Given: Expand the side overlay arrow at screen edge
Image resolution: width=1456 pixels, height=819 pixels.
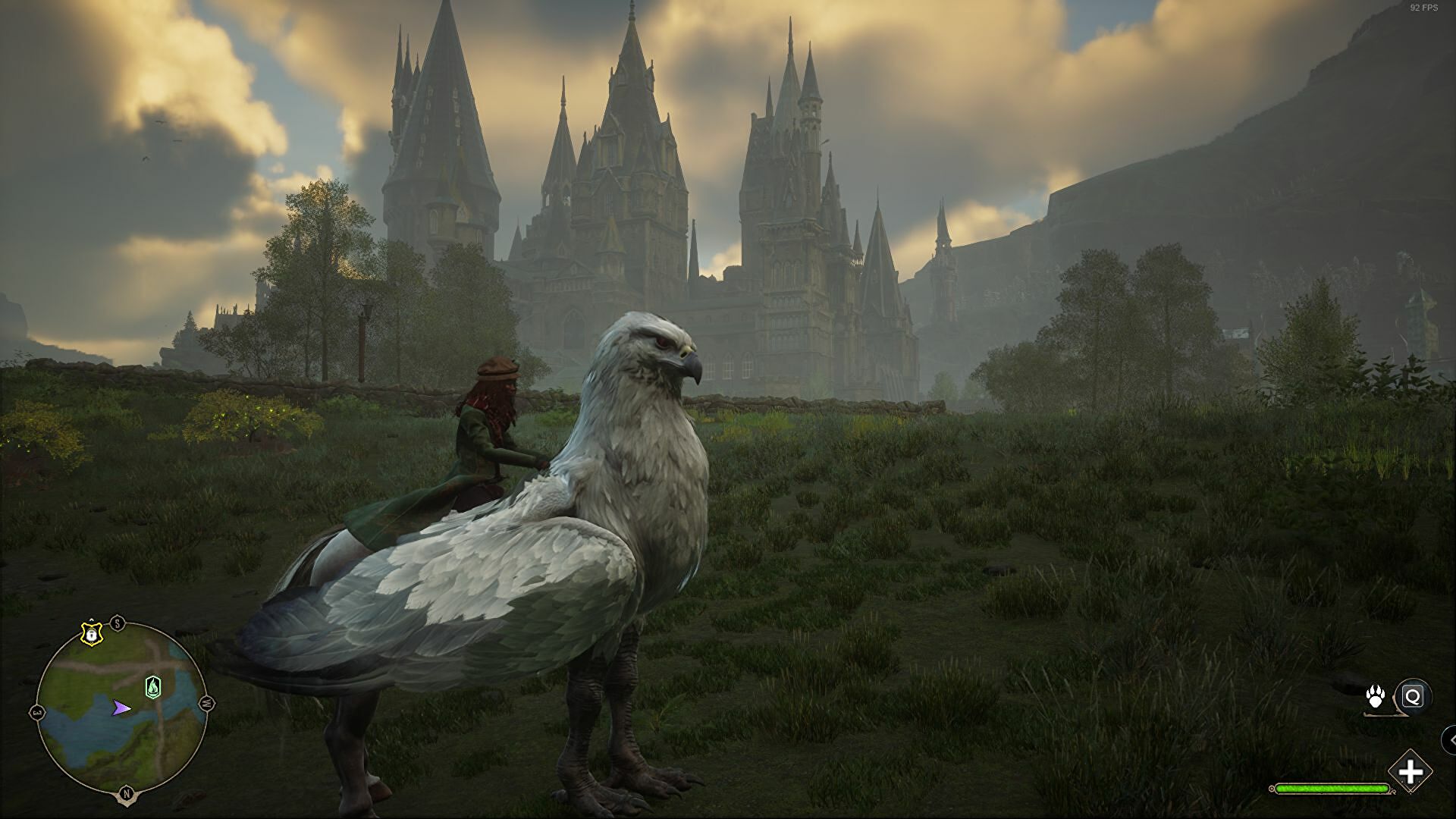Looking at the screenshot, I should click(x=1450, y=739).
